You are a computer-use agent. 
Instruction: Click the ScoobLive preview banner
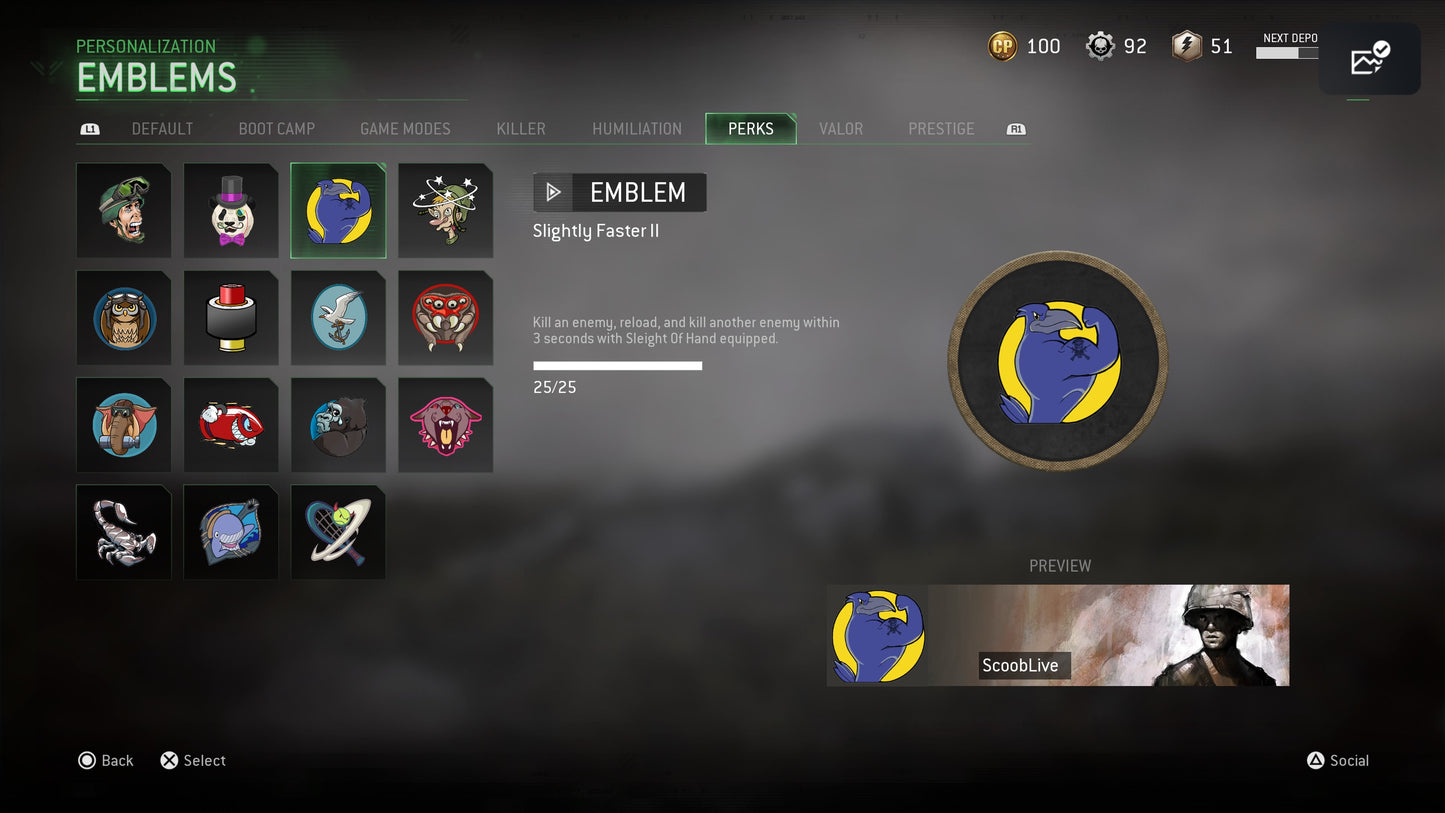point(1058,635)
